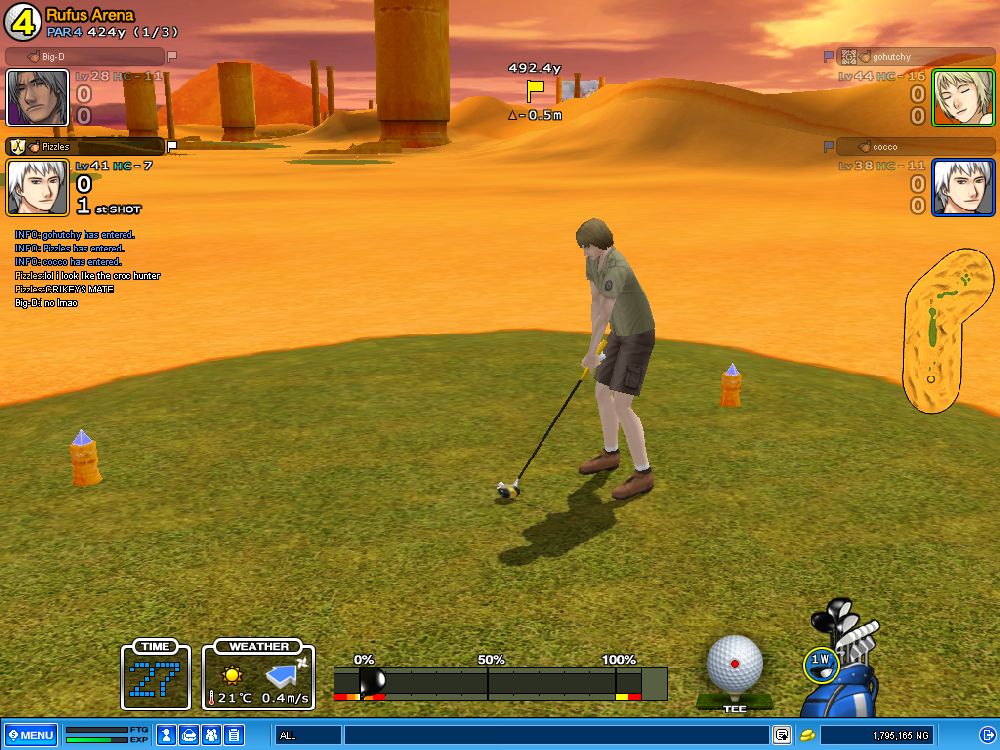Click the shot power gauge bar
The width and height of the screenshot is (1000, 750).
tap(500, 682)
